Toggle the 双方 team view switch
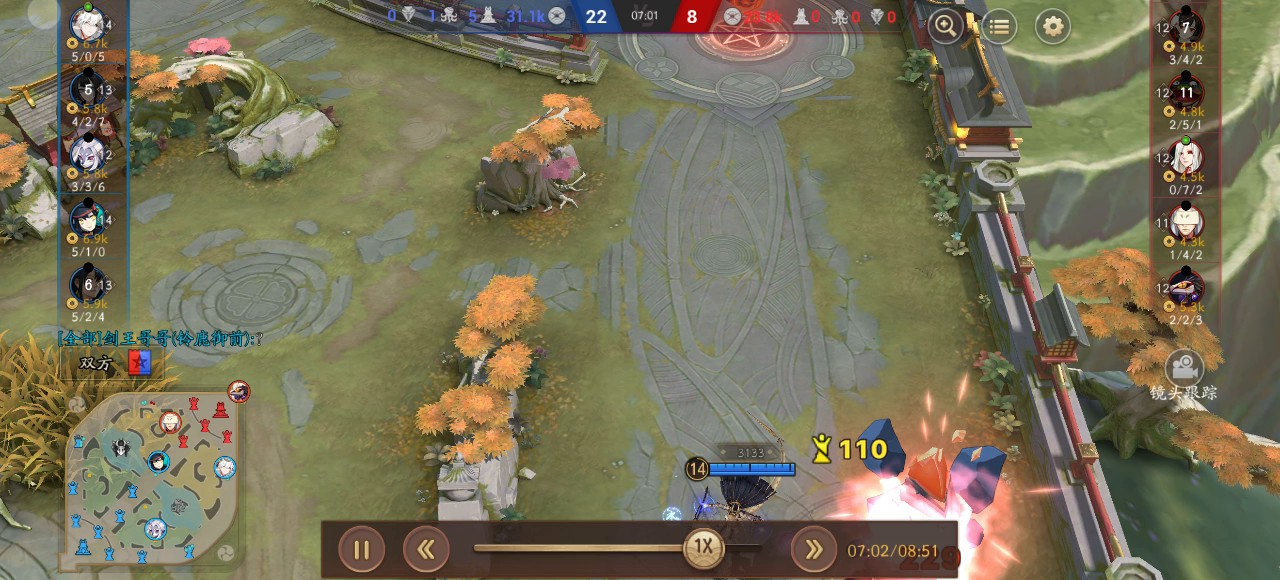The height and width of the screenshot is (580, 1280). (115, 364)
